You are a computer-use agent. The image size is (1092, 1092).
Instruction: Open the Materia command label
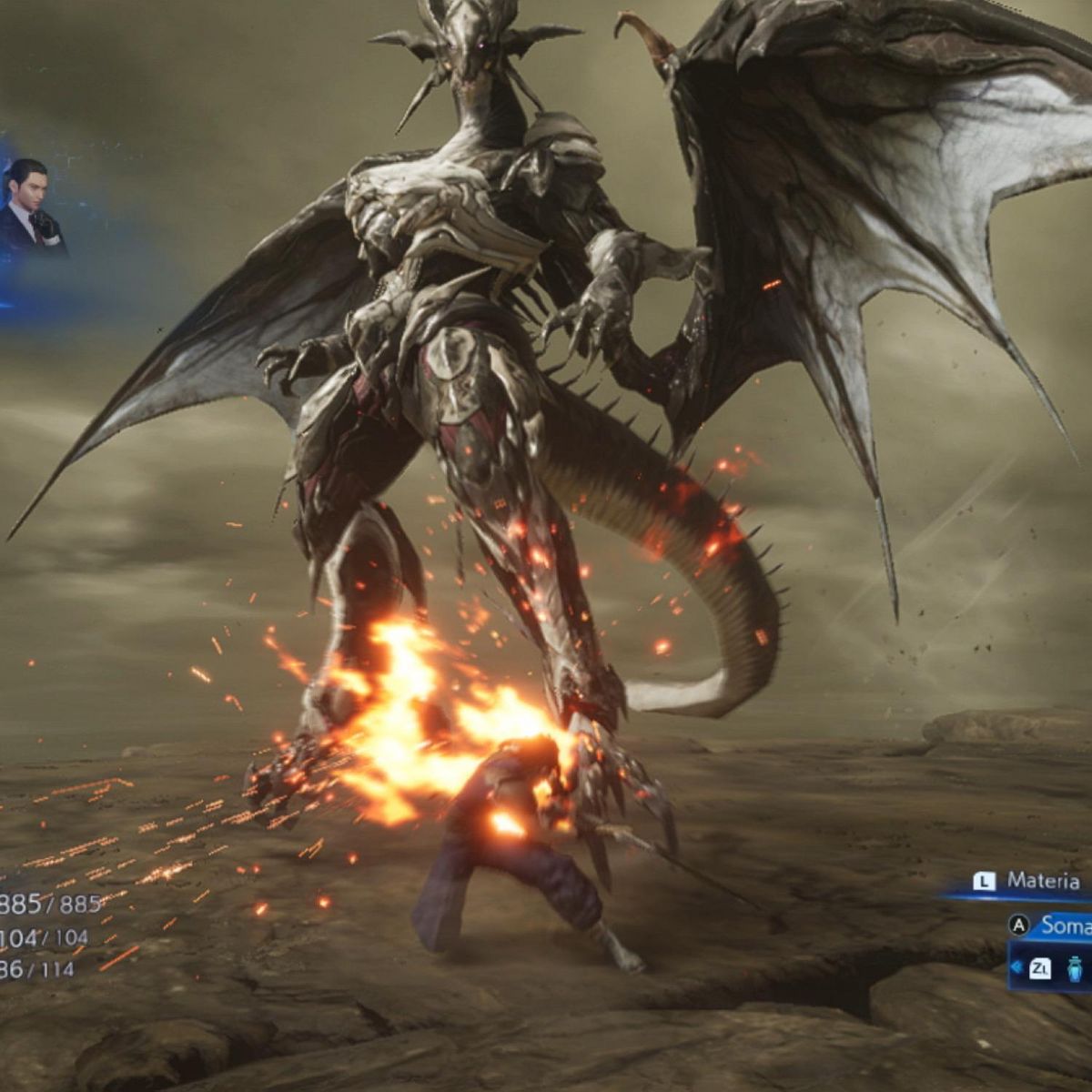[x=1042, y=881]
